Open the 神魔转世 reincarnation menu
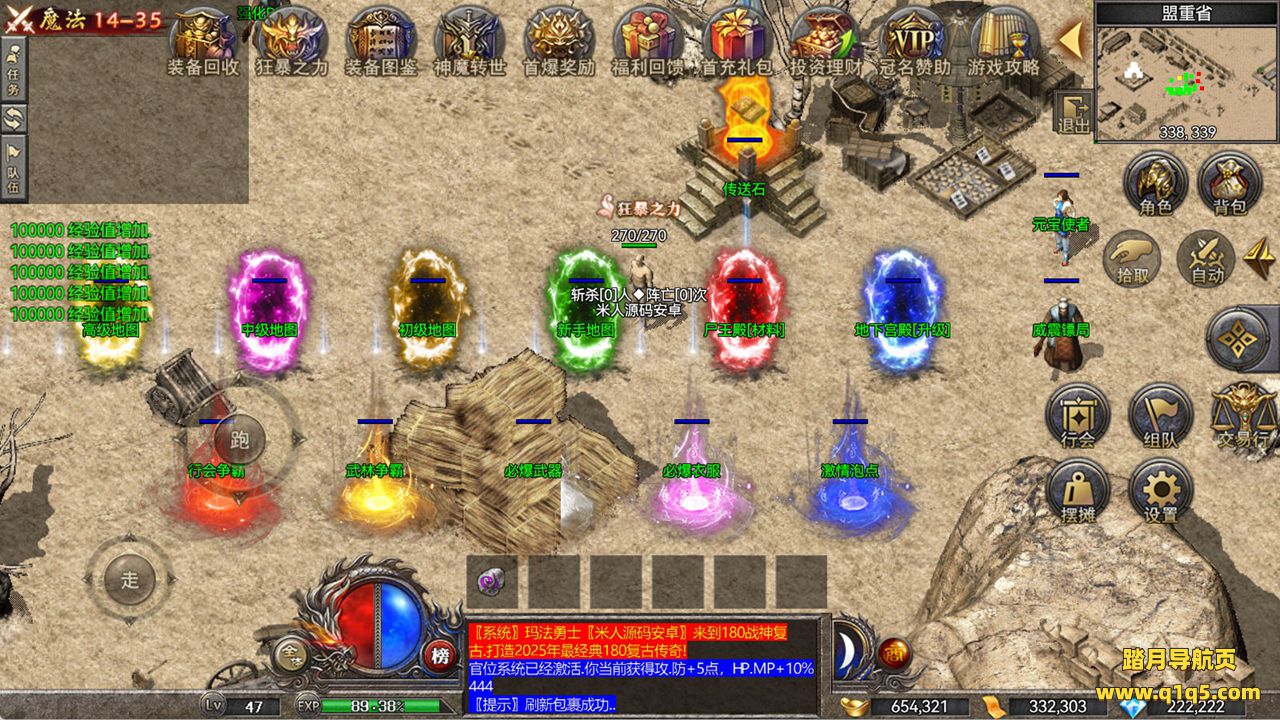The width and height of the screenshot is (1280, 720). point(469,40)
